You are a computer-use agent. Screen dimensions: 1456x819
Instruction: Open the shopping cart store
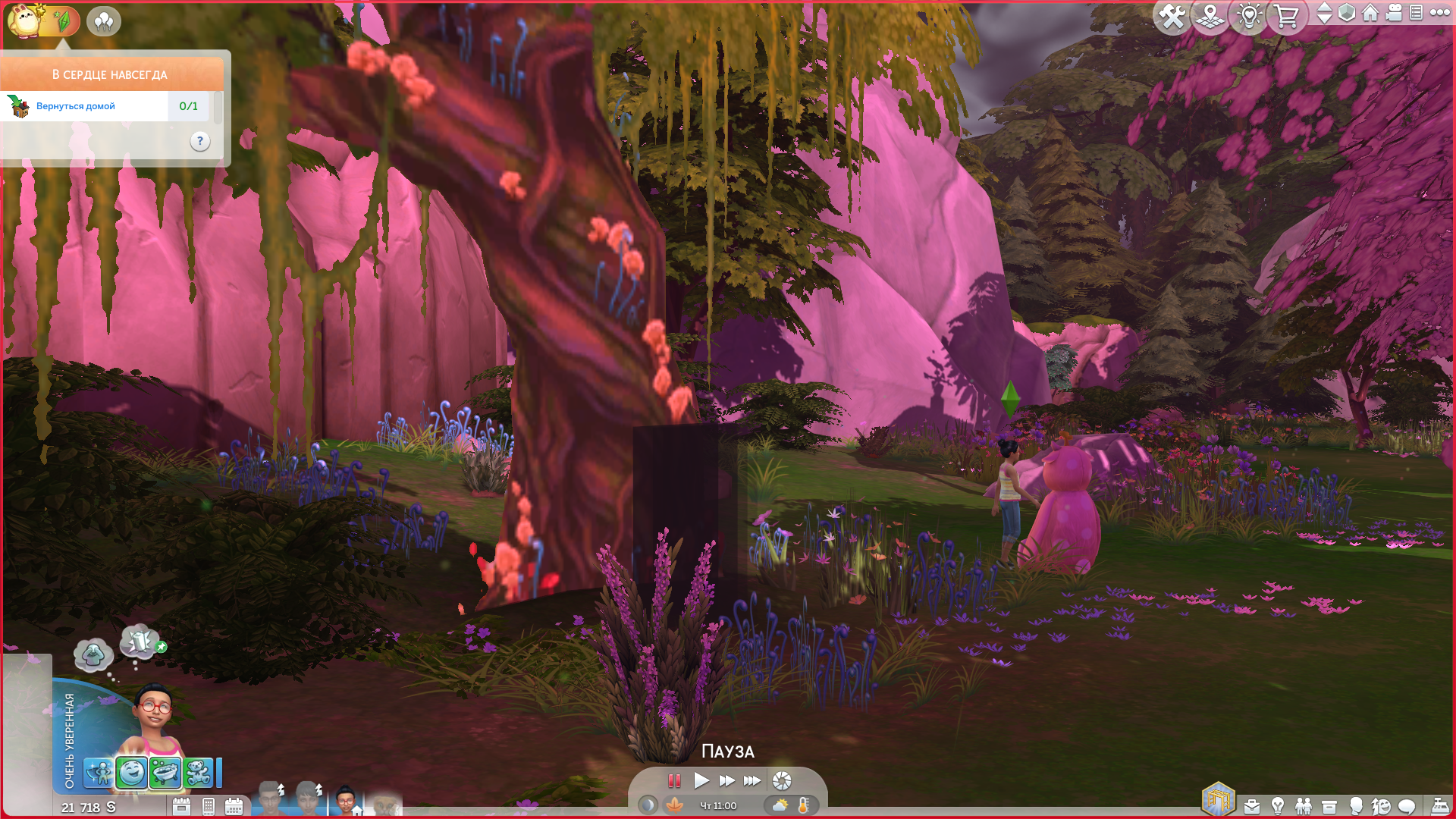click(1286, 16)
